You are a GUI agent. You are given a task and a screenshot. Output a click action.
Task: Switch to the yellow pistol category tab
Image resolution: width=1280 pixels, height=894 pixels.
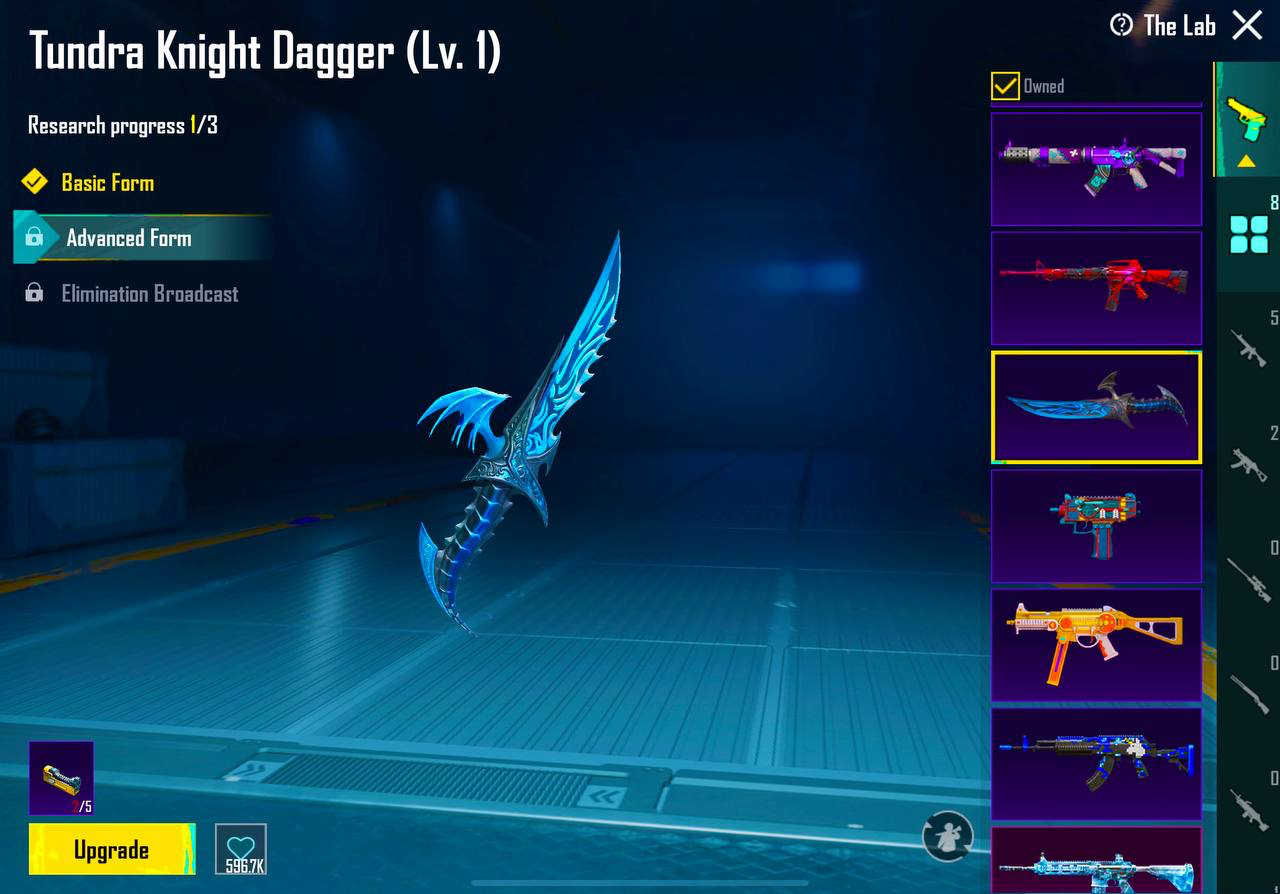(1246, 120)
